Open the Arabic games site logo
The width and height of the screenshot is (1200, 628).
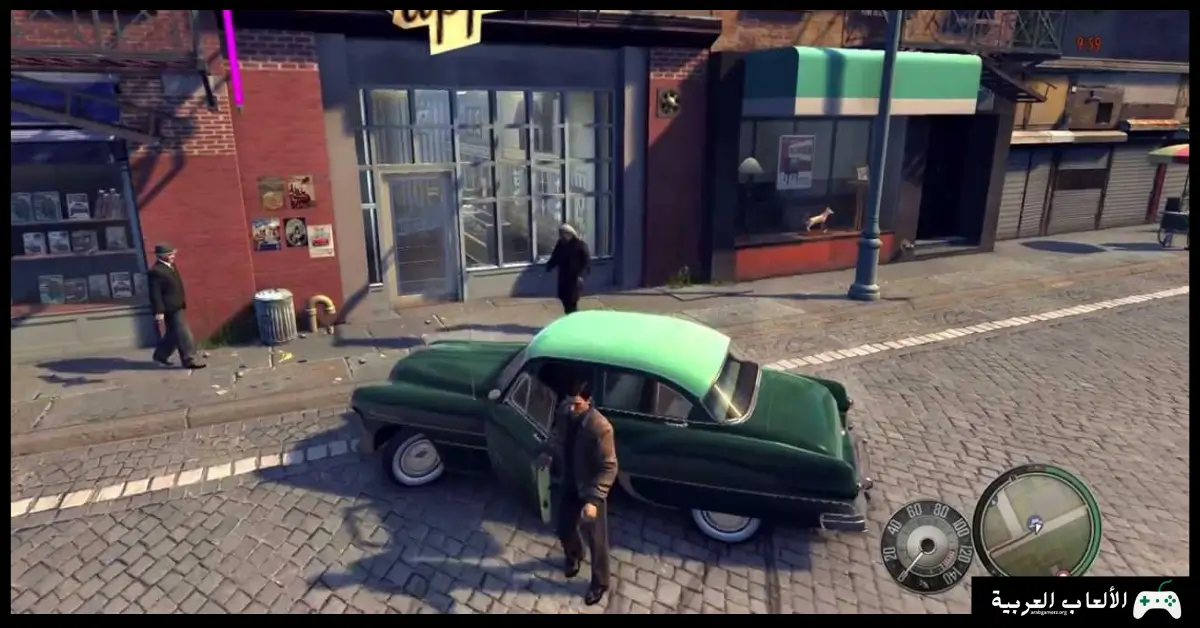[1086, 601]
